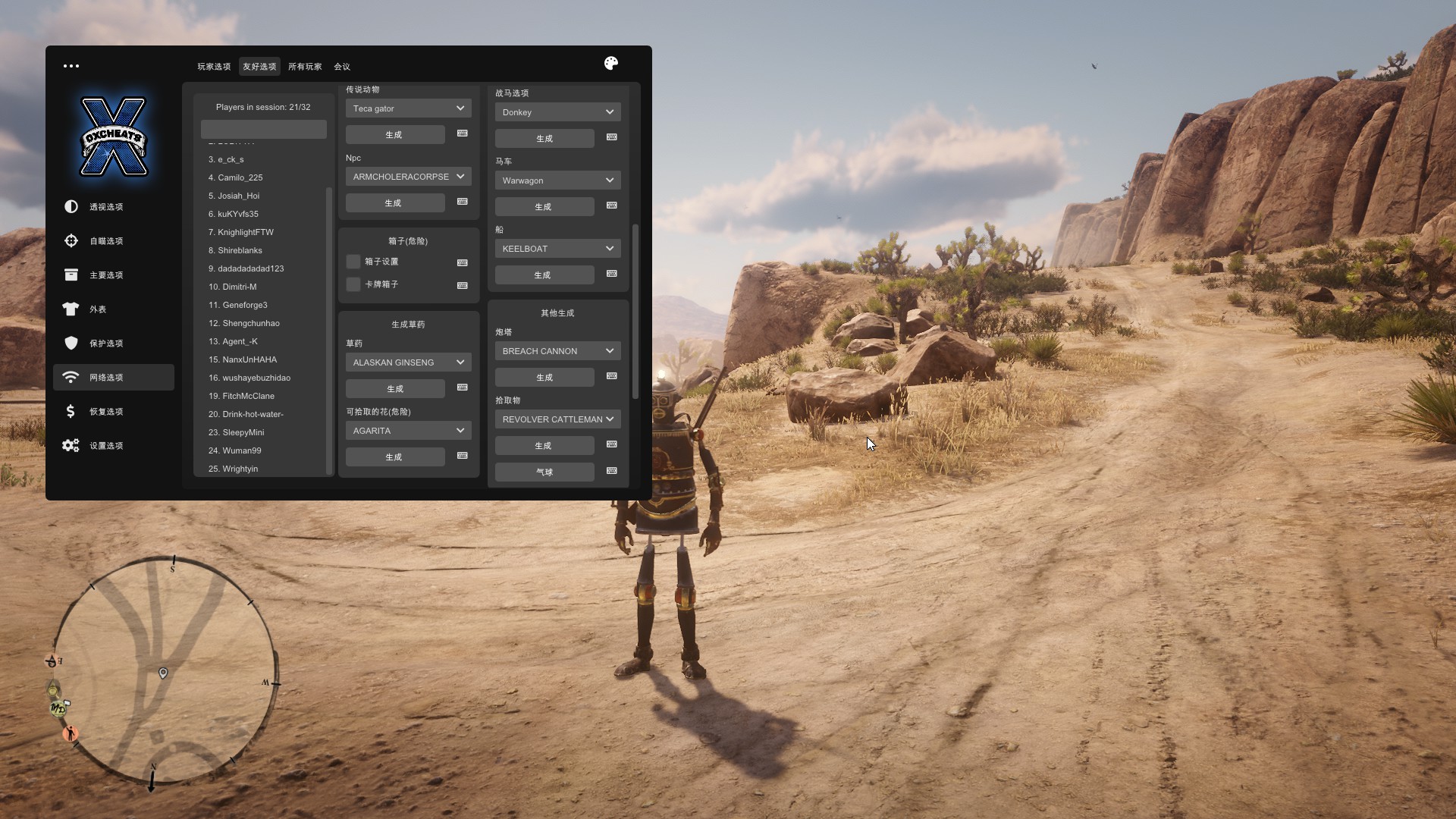Pick player SleepyMini from the session list
Viewport: 1456px width, 819px height.
[243, 432]
